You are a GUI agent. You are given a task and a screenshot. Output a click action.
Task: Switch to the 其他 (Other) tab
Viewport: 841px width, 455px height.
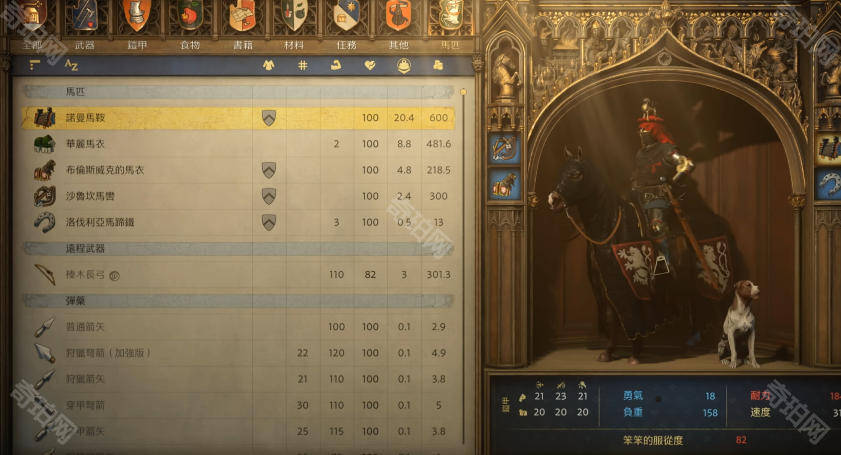point(398,44)
